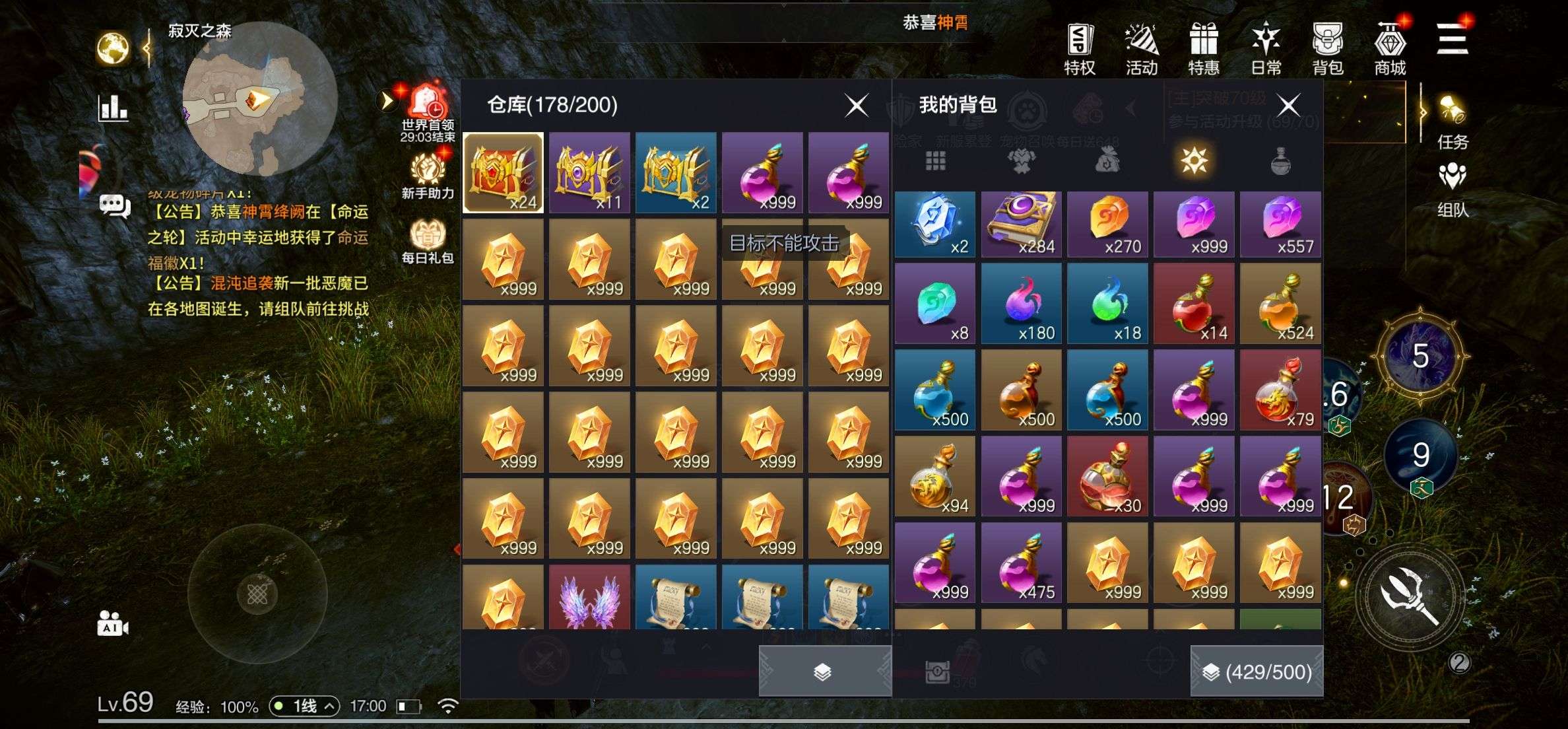The image size is (1568, 729).
Task: Expand the 1线 channel selector
Action: pos(306,705)
